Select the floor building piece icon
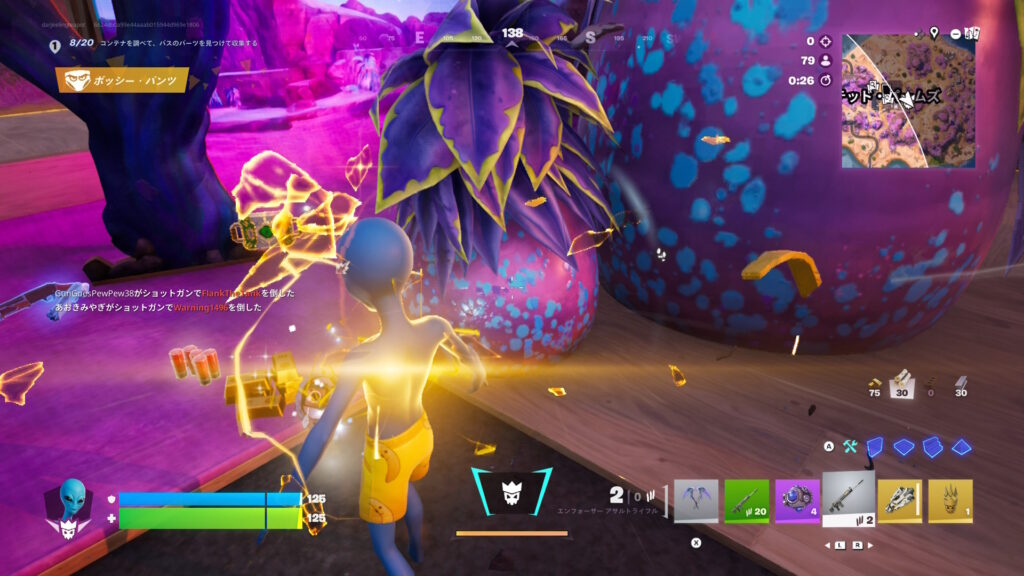Viewport: 1024px width, 576px height. click(903, 447)
